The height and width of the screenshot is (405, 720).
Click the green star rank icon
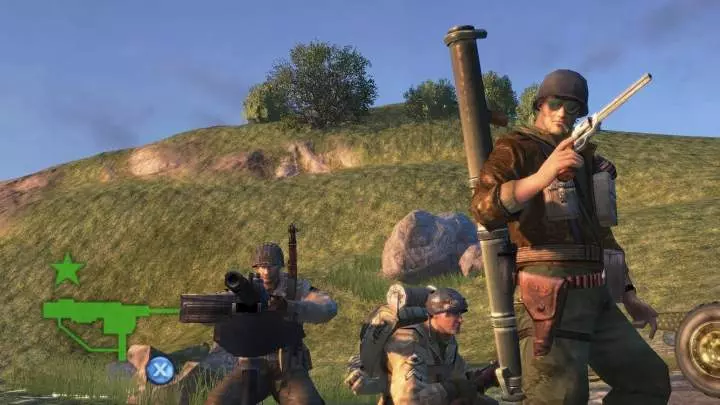point(67,269)
